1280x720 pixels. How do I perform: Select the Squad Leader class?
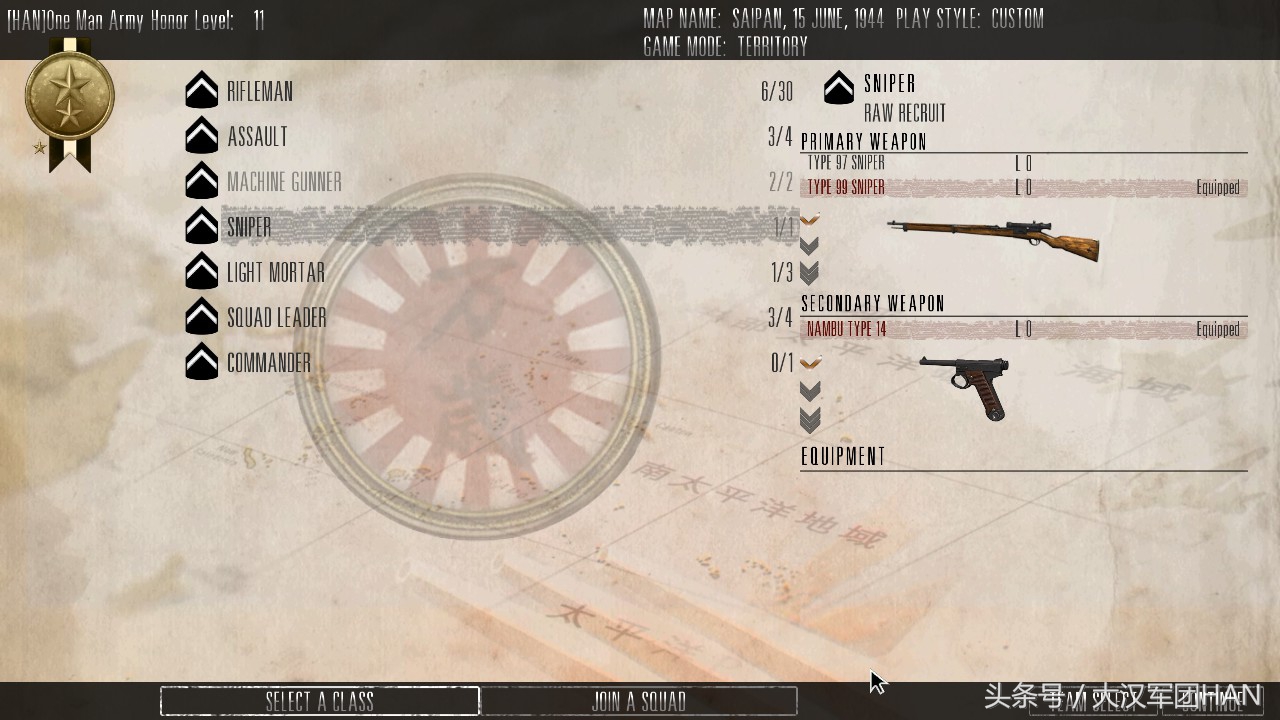click(276, 318)
